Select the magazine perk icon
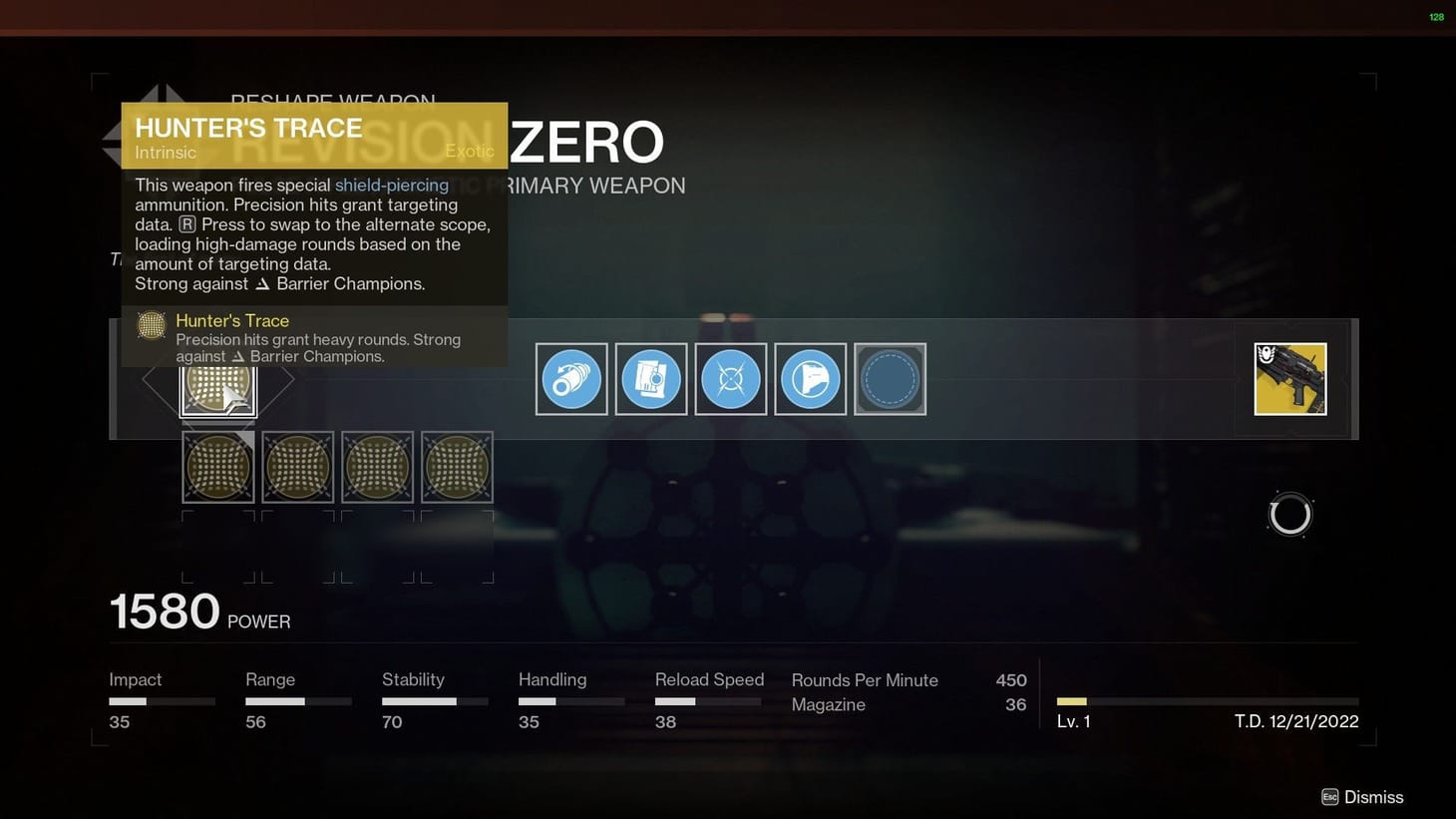Viewport: 1456px width, 819px height. pyautogui.click(x=650, y=379)
